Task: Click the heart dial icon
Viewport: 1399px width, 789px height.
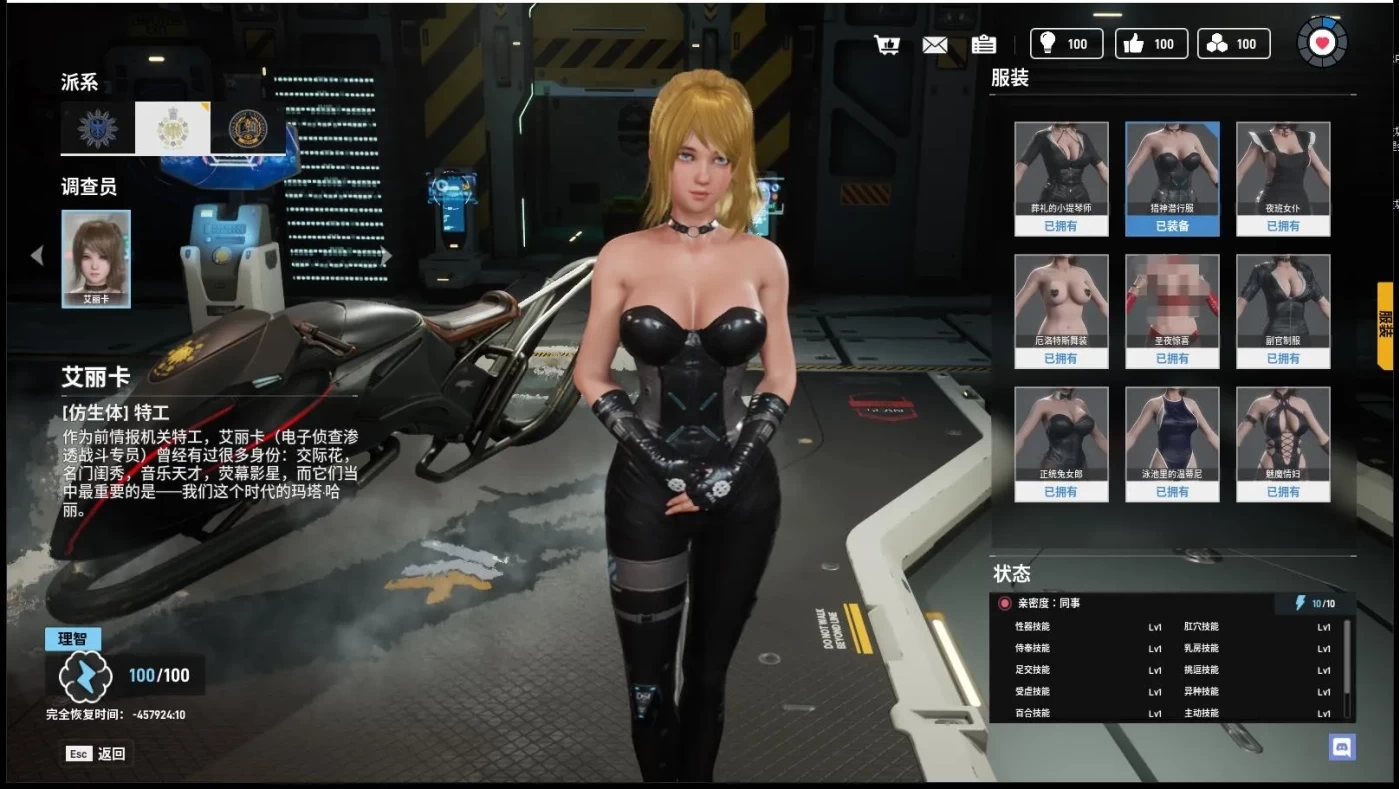Action: 1322,43
